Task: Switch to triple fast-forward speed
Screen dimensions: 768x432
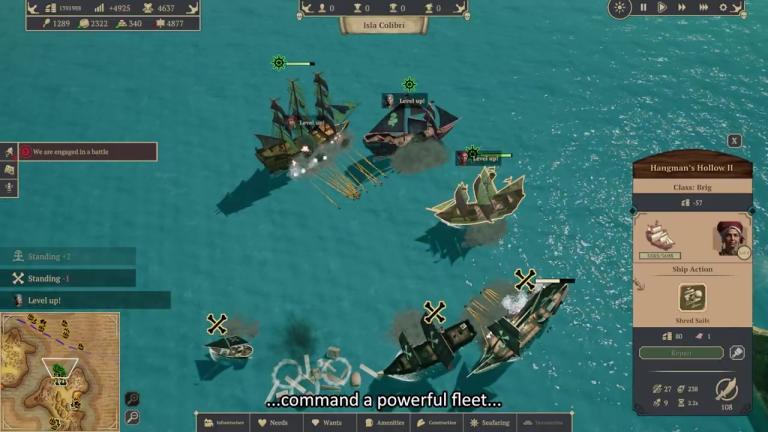Action: point(703,7)
